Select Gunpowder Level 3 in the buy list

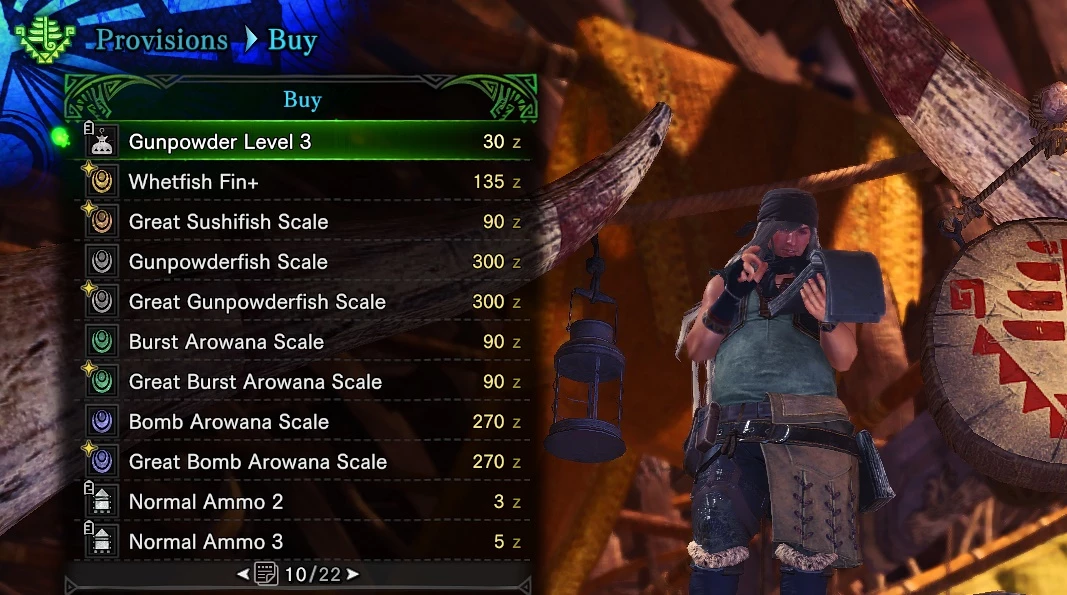[300, 142]
